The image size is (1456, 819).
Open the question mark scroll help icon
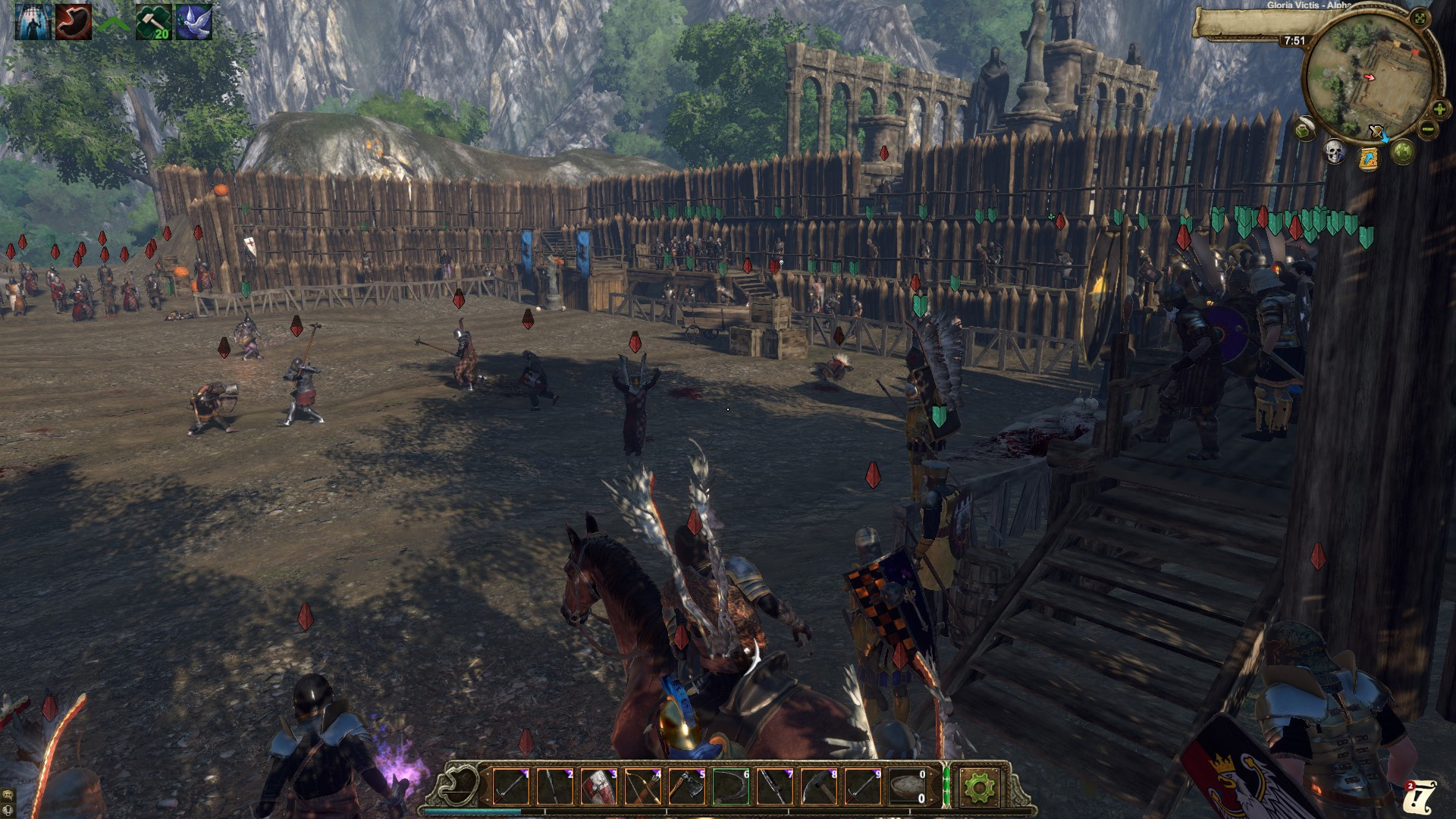pyautogui.click(x=1420, y=797)
